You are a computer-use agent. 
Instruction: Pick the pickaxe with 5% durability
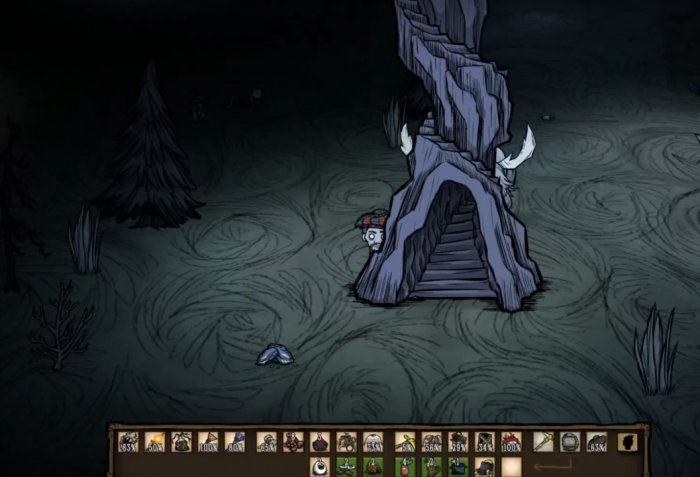[x=405, y=442]
